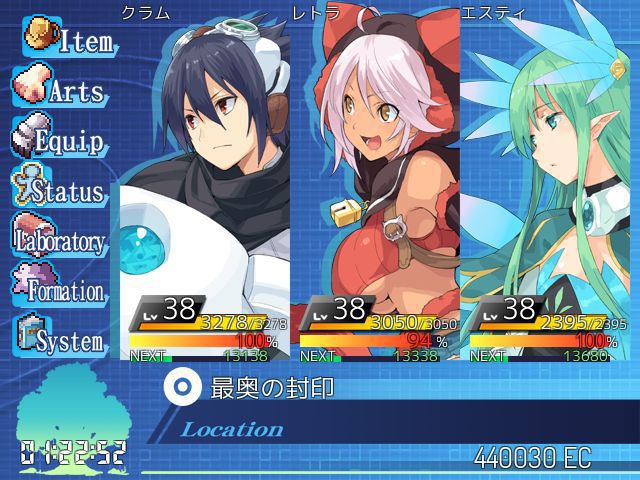640x480 pixels.
Task: Open the Item menu
Action: [68, 40]
